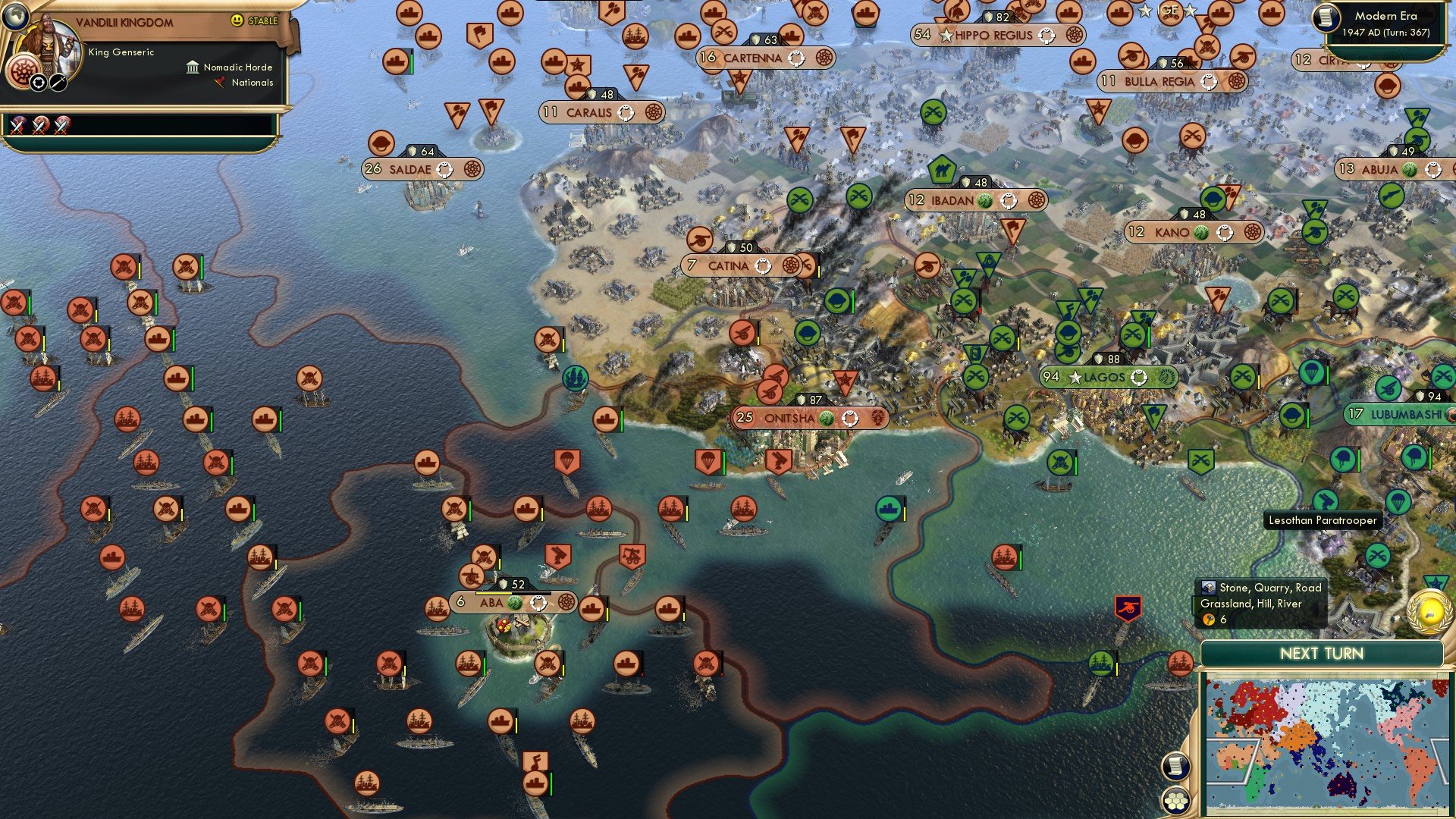Screen dimensions: 1456x819
Task: Click the Nomadic Horde government building icon
Action: pos(193,68)
